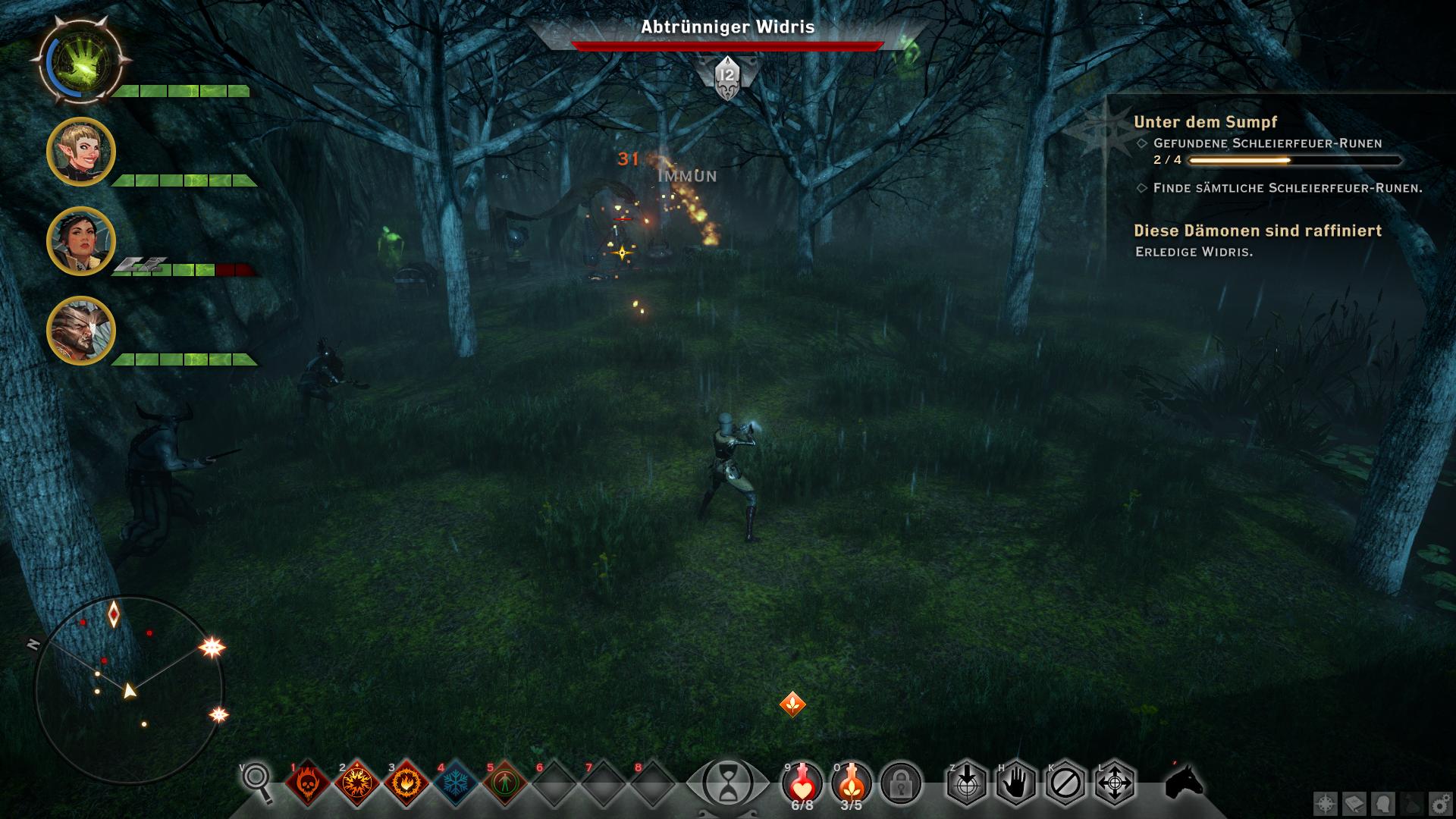The height and width of the screenshot is (819, 1456).
Task: Select the Diese Dämonen sind raffiniert quest
Action: pos(1257,231)
